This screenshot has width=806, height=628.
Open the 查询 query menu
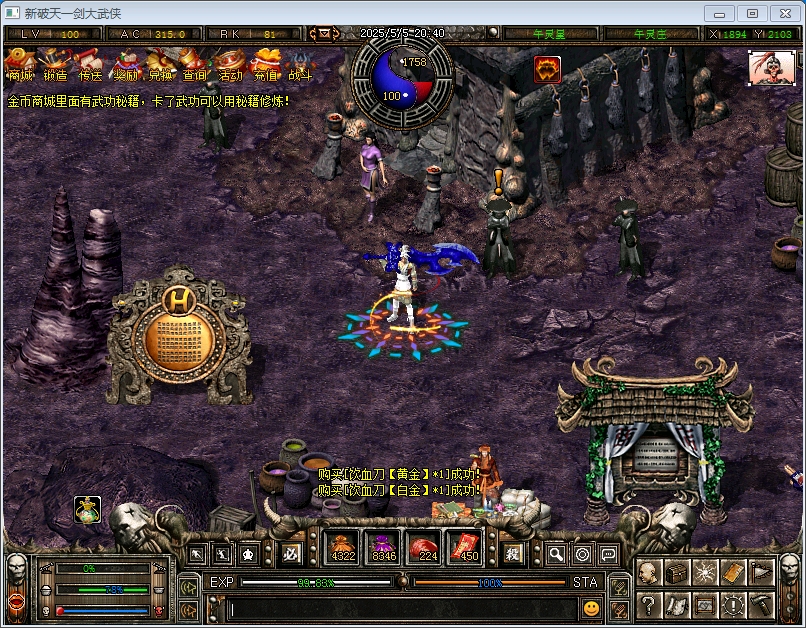[195, 65]
